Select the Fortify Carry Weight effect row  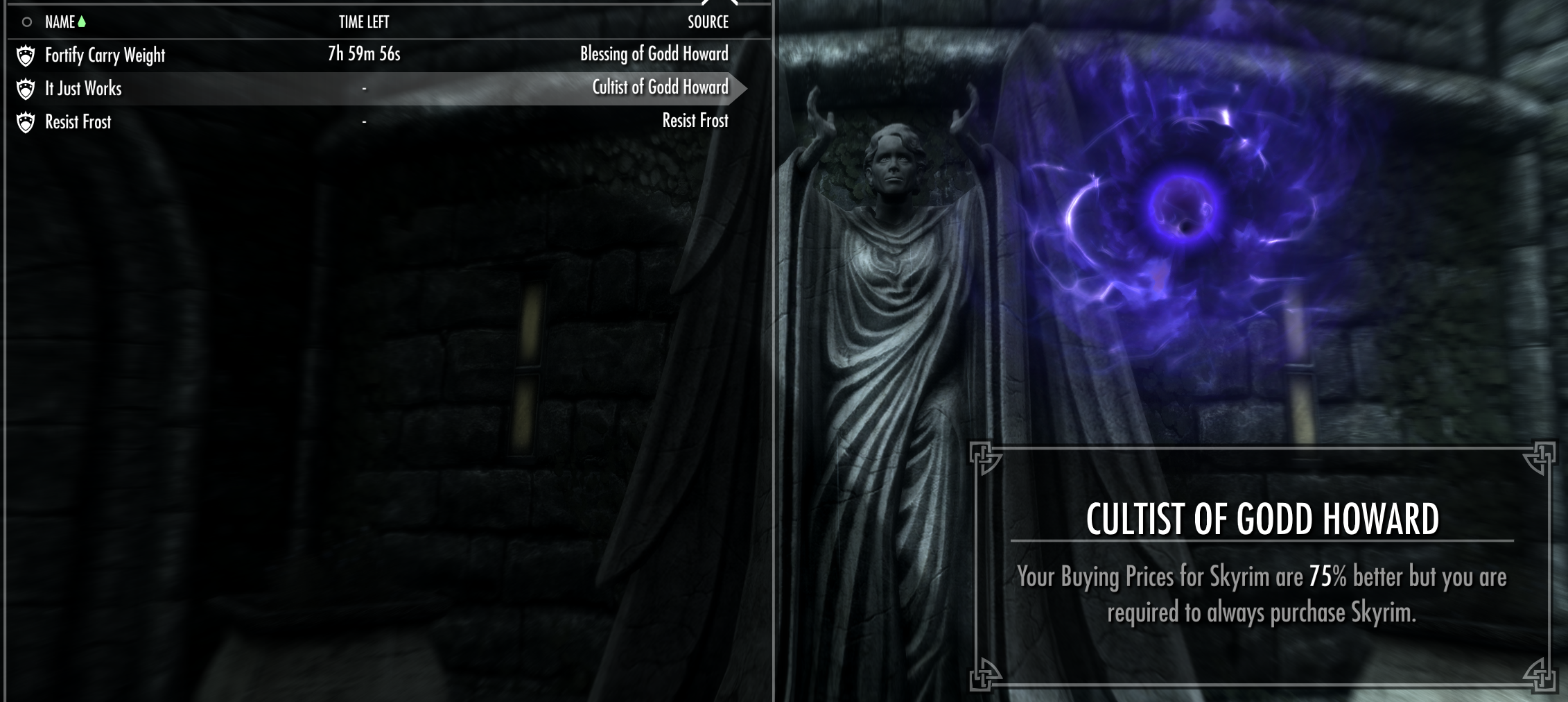point(105,55)
